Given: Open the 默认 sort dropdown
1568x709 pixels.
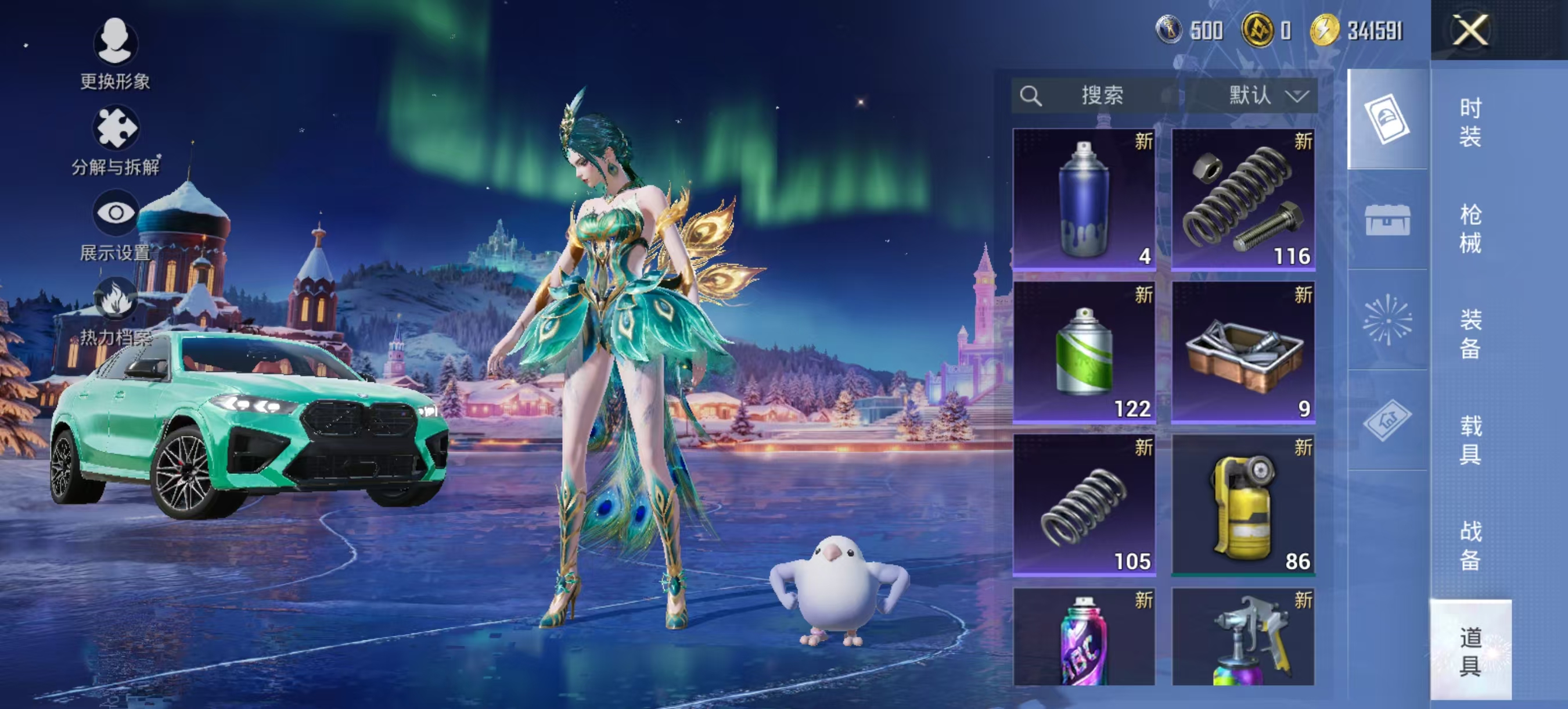Looking at the screenshot, I should coord(1263,96).
